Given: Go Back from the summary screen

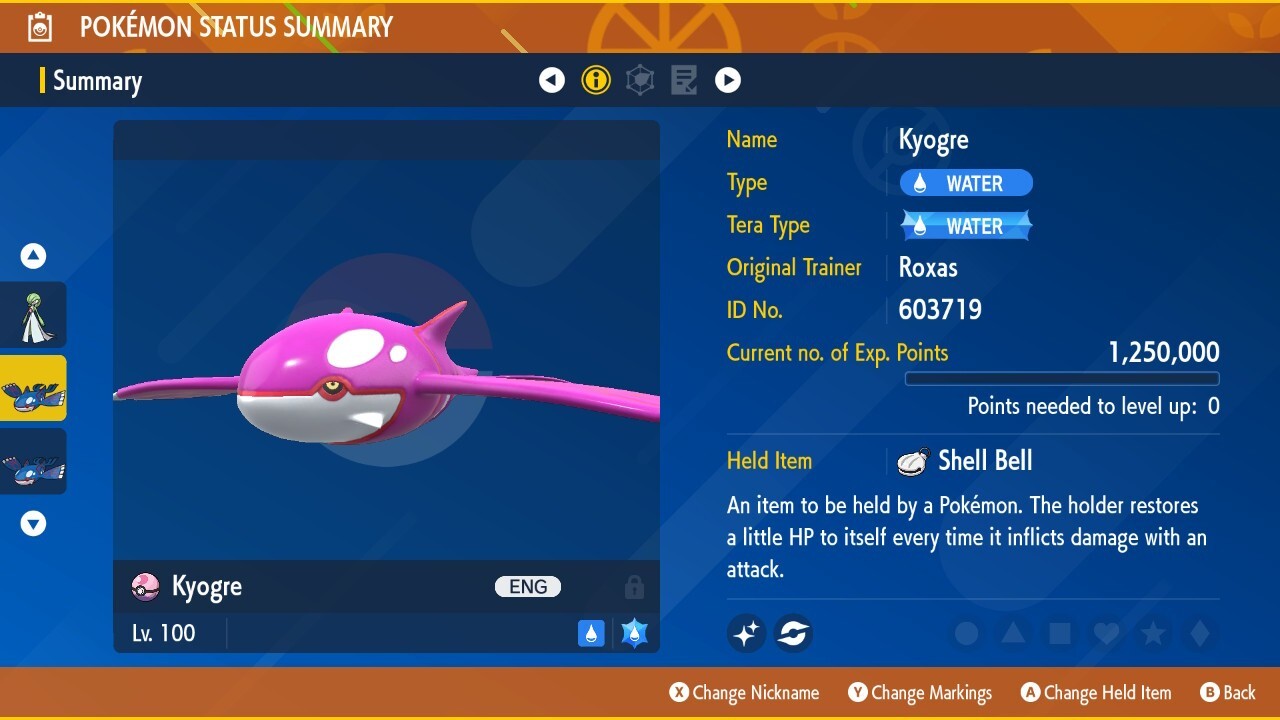Looking at the screenshot, I should pos(1227,693).
